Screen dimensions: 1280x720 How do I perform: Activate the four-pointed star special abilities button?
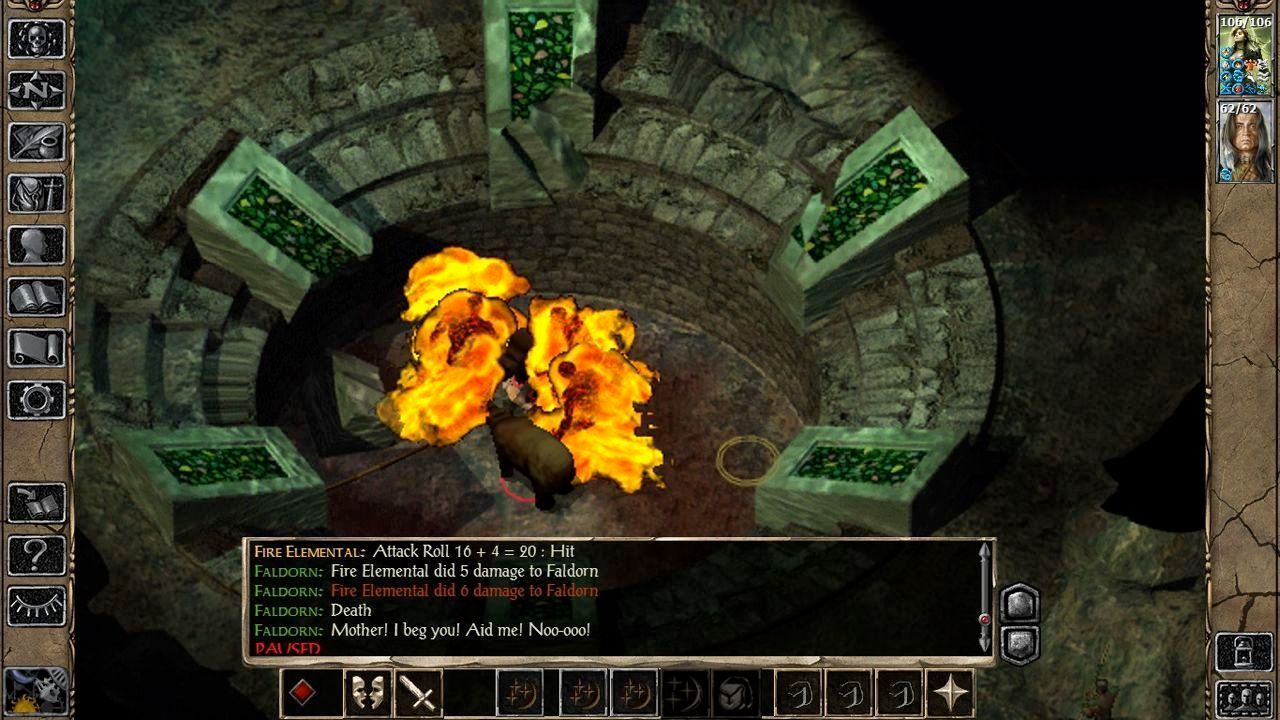click(950, 693)
